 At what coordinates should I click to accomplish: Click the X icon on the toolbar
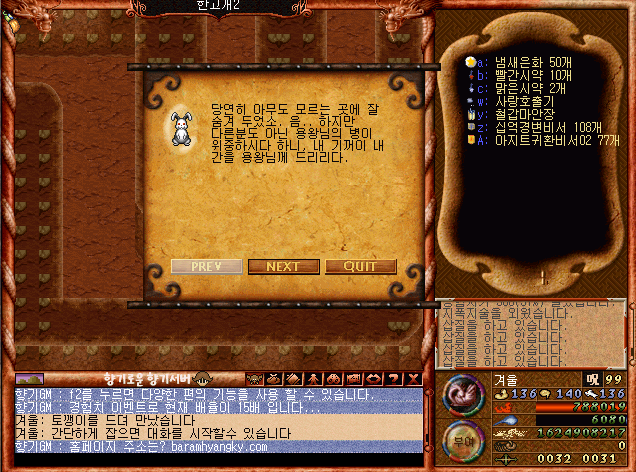pos(414,378)
